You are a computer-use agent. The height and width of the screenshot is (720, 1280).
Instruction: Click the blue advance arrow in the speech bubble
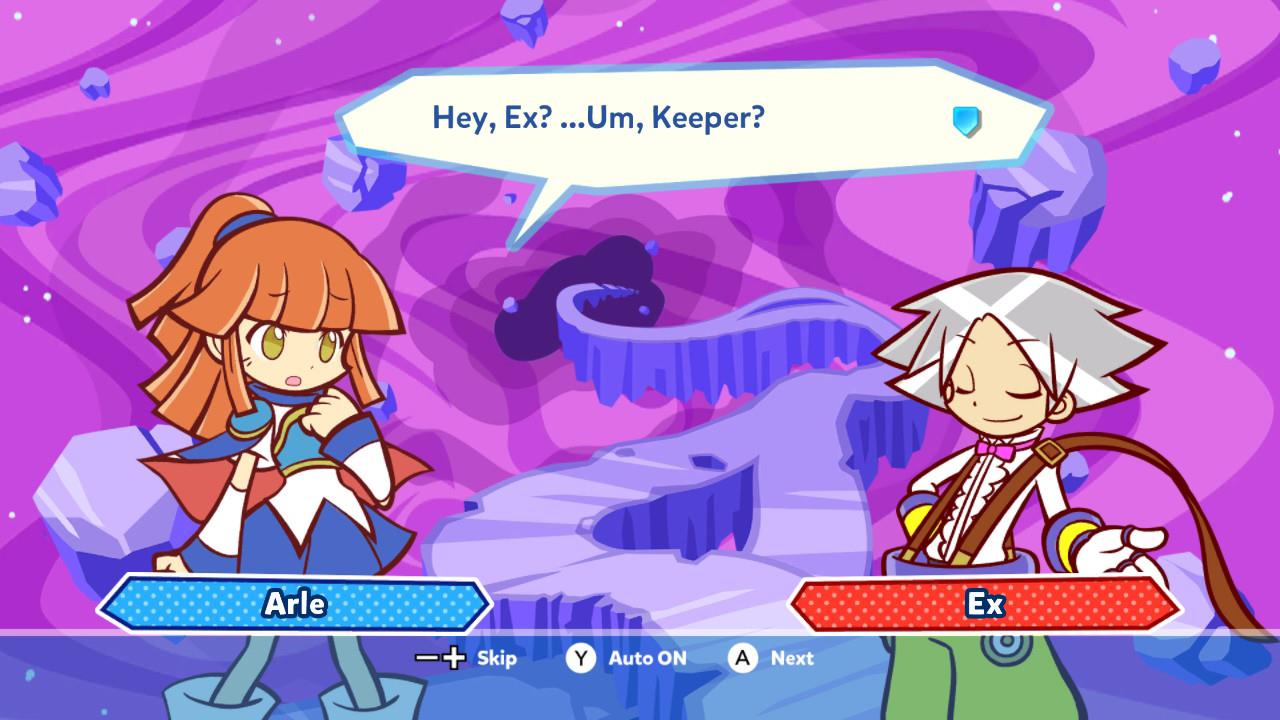point(966,122)
